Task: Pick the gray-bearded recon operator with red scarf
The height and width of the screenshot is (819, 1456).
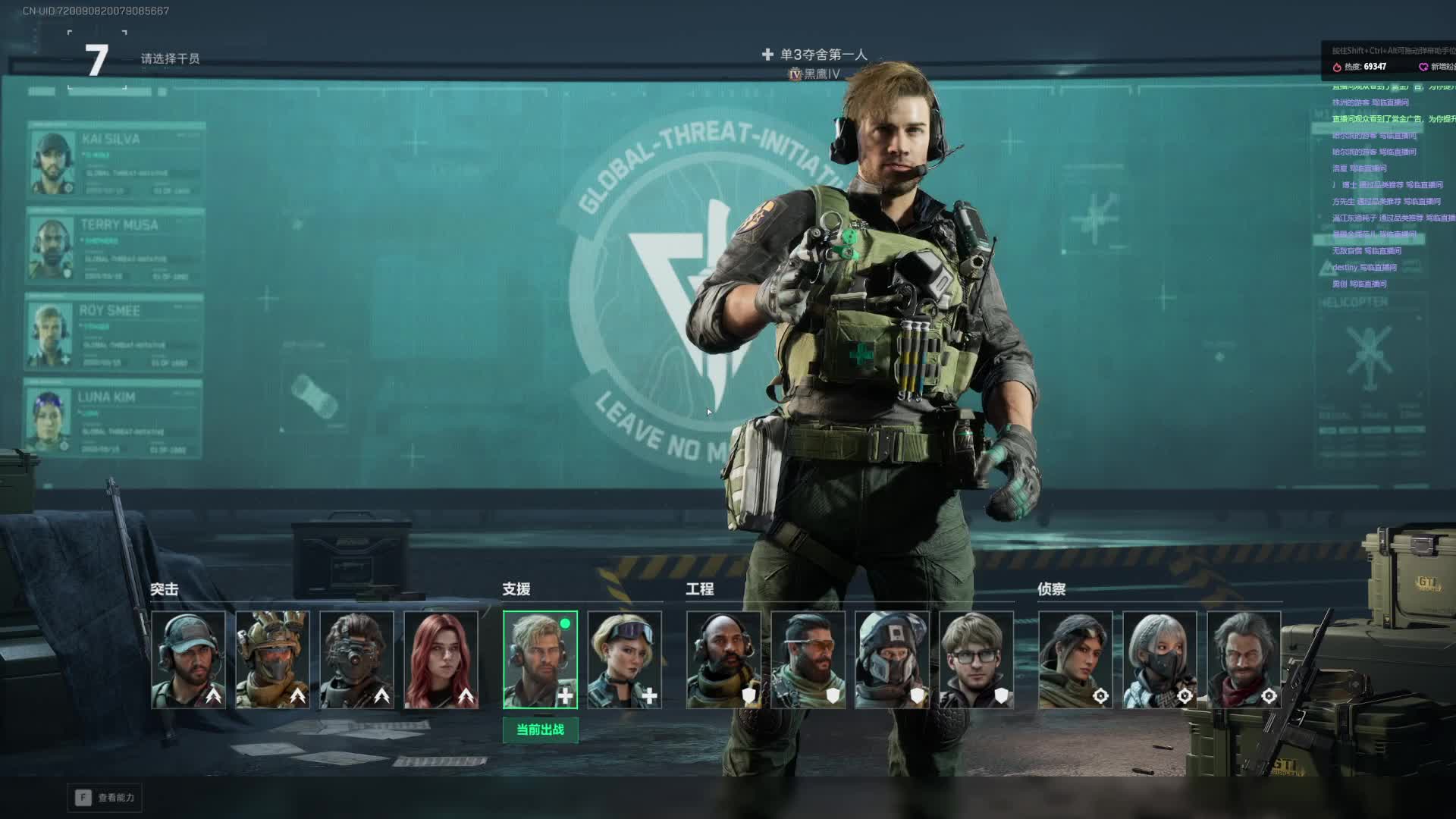Action: coord(1244,660)
